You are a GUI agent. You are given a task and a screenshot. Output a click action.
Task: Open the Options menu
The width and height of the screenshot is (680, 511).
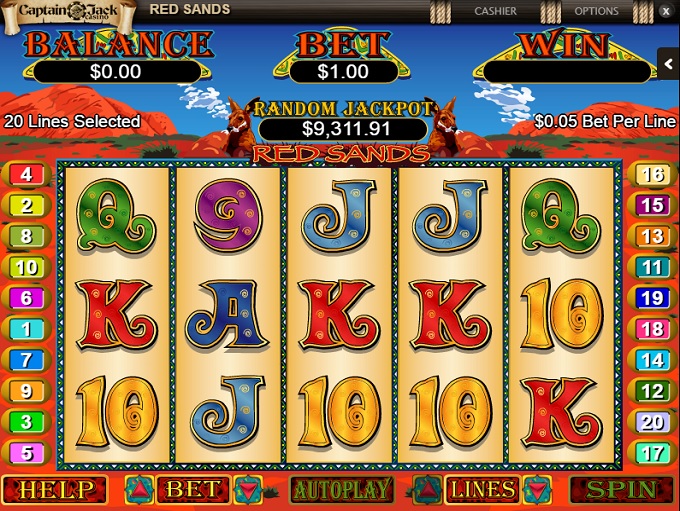(596, 11)
